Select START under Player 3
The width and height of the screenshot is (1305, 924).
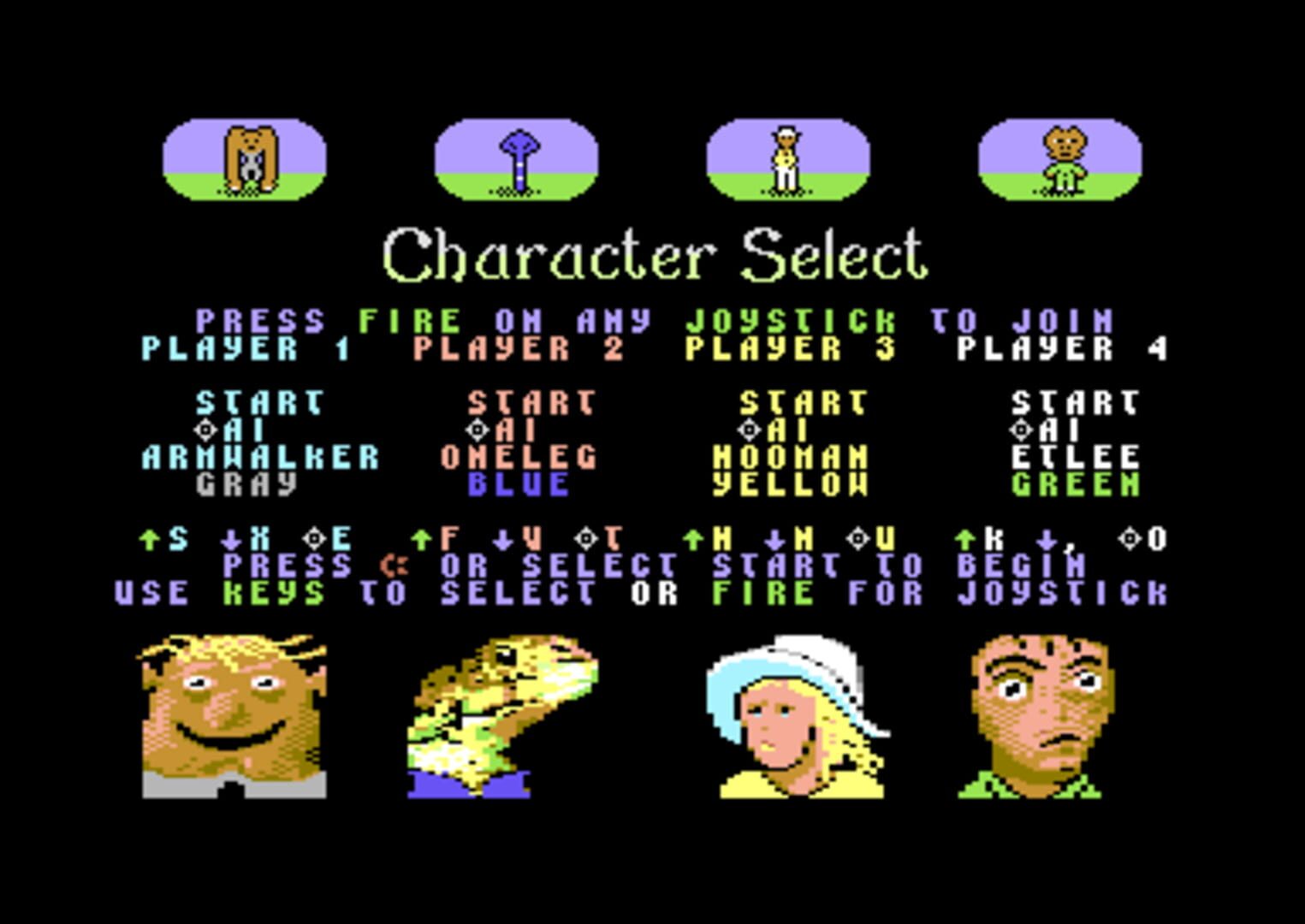point(804,402)
